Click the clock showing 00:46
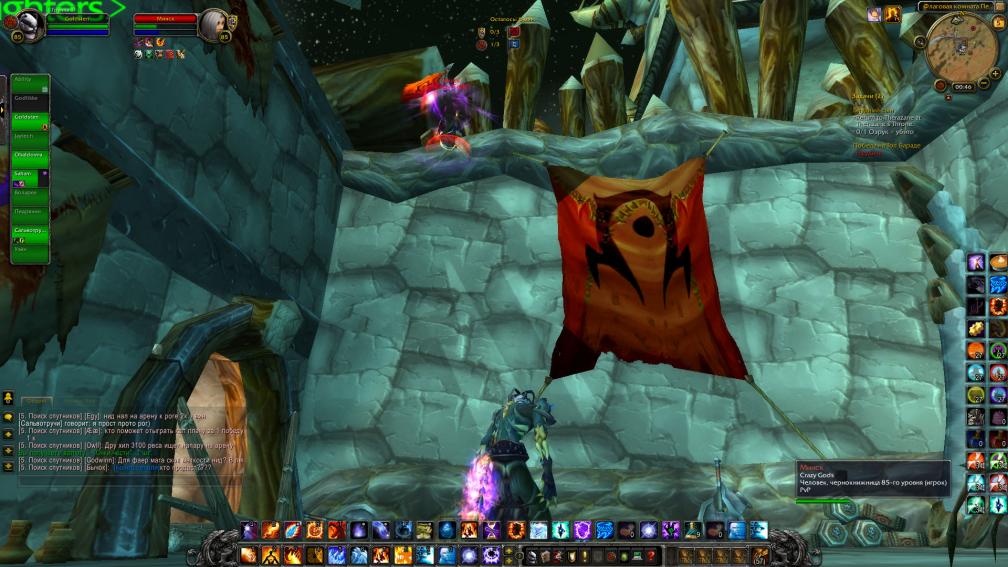The height and width of the screenshot is (567, 1008). coord(963,87)
